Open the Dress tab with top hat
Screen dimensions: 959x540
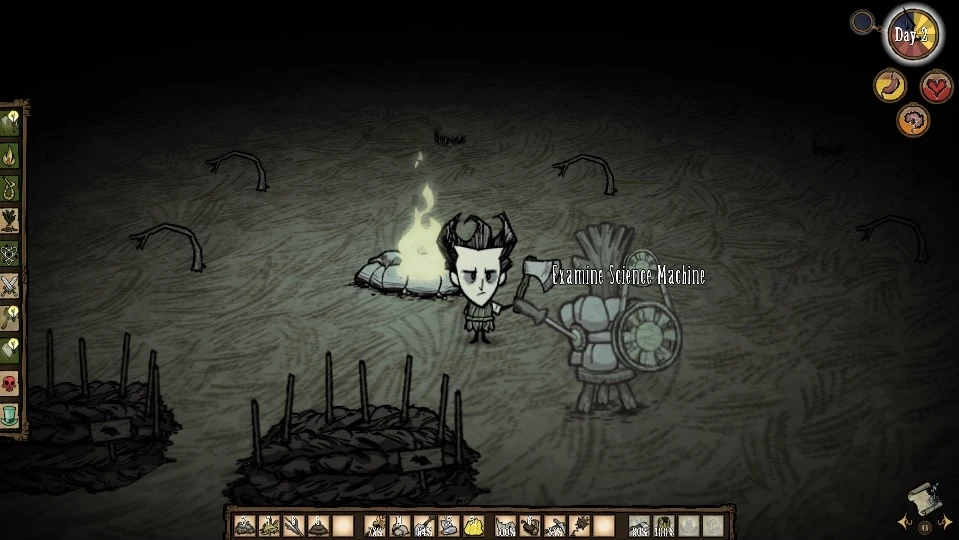point(10,415)
